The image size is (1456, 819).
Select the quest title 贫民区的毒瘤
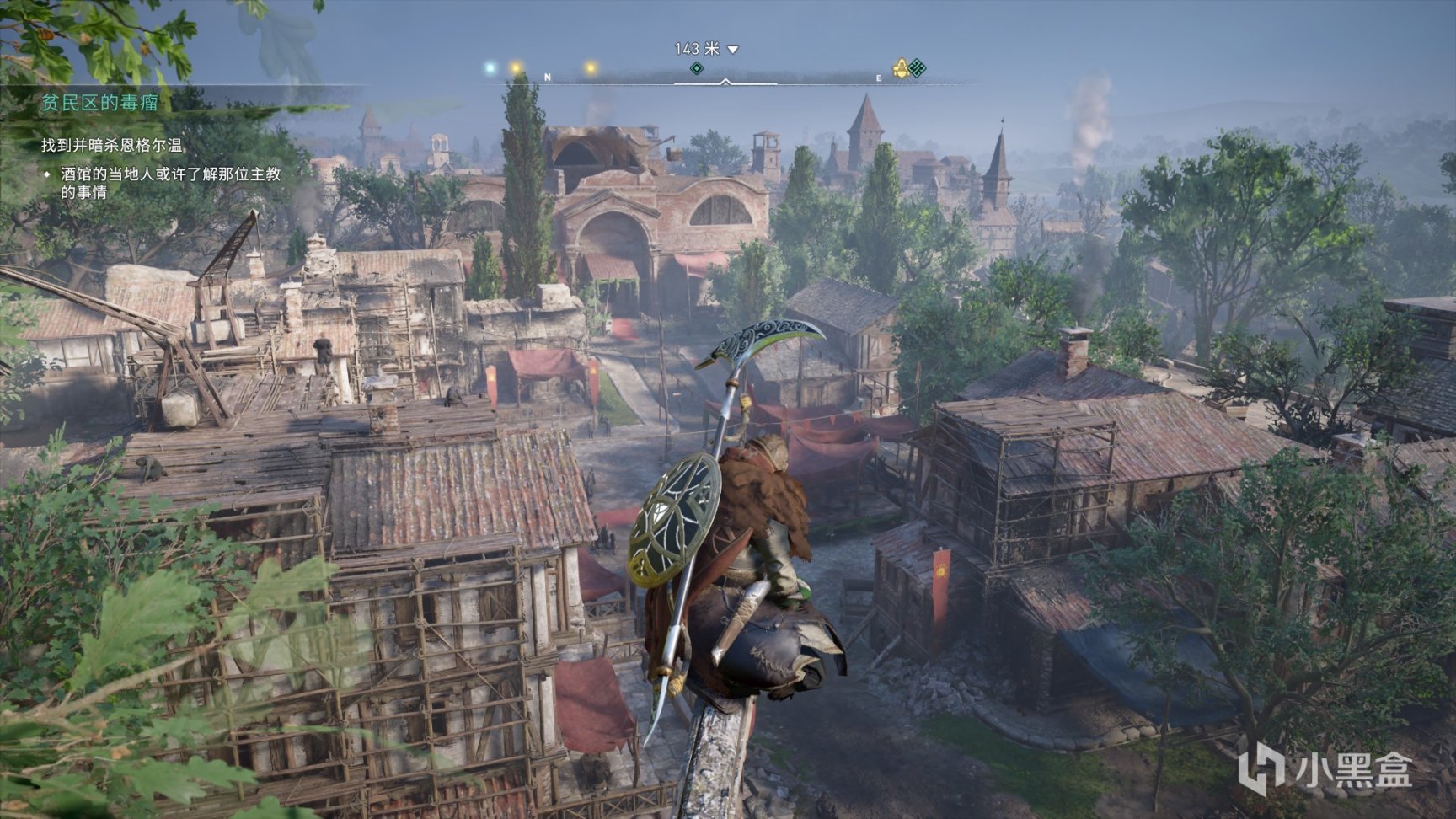coord(100,103)
